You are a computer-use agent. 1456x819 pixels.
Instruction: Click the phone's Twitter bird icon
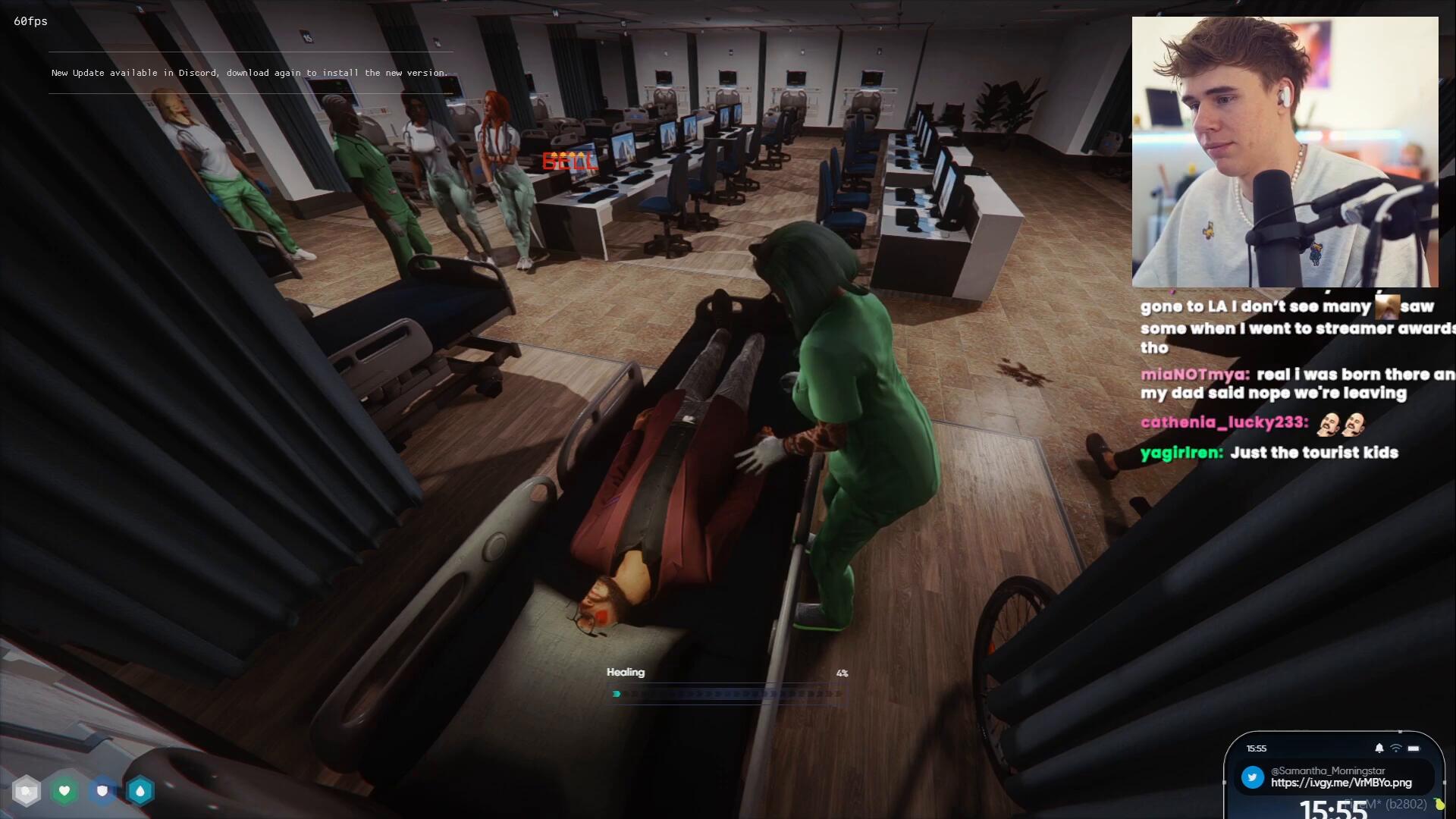pyautogui.click(x=1253, y=777)
